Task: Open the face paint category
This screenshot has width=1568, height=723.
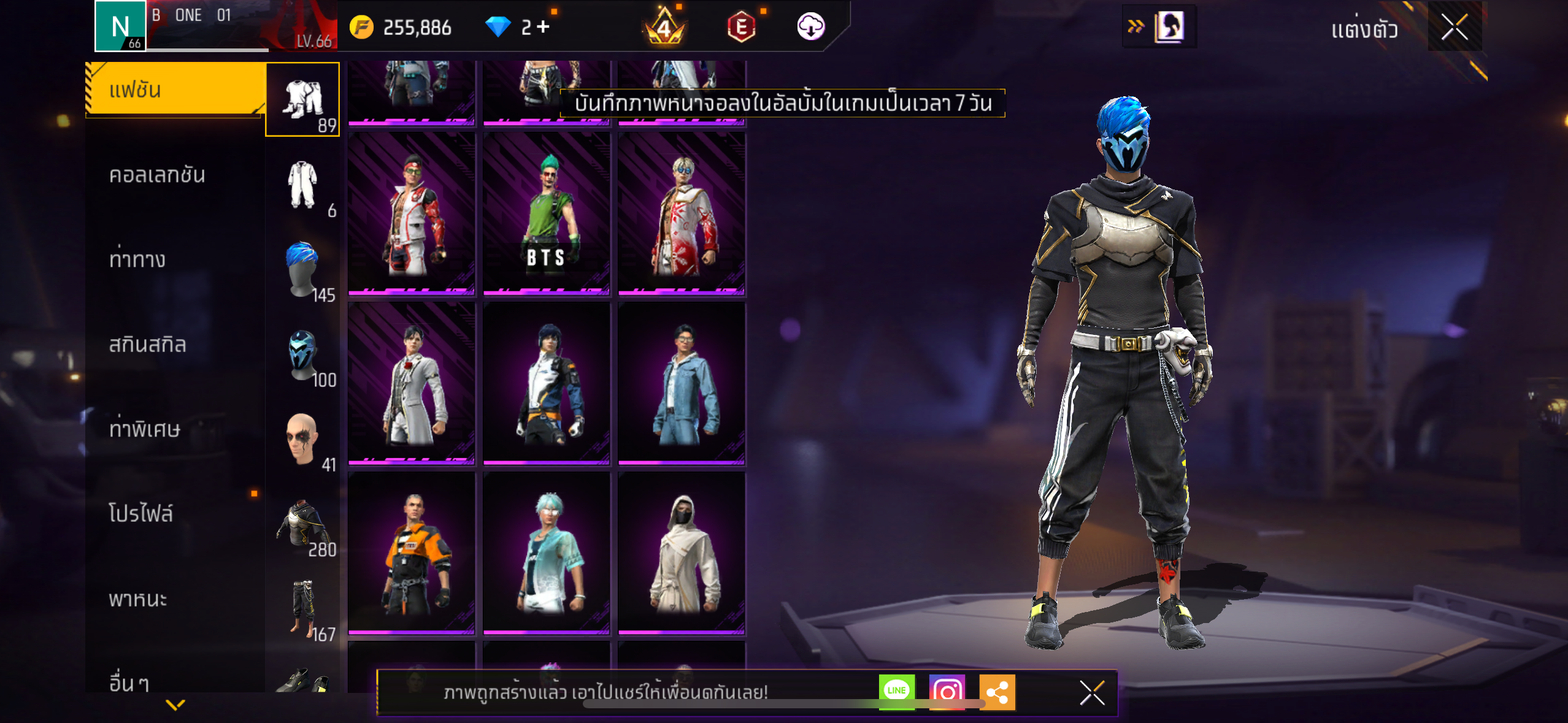Action: pos(302,438)
